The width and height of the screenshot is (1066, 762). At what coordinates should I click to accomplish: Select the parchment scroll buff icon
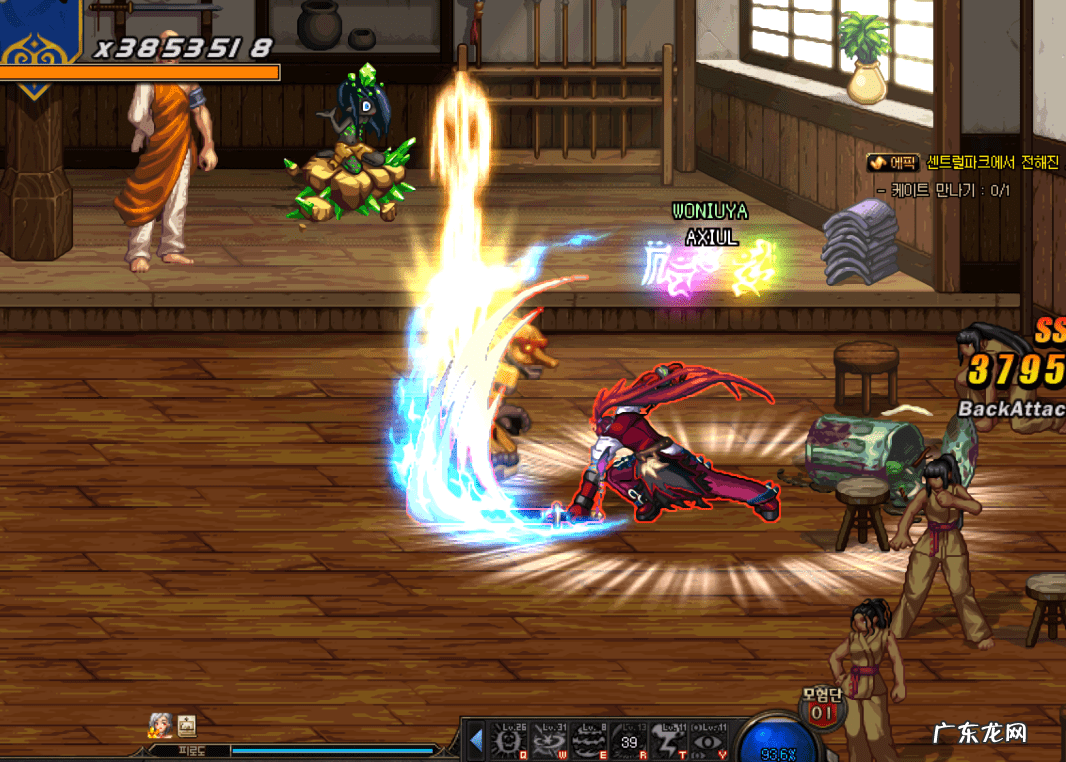[187, 724]
